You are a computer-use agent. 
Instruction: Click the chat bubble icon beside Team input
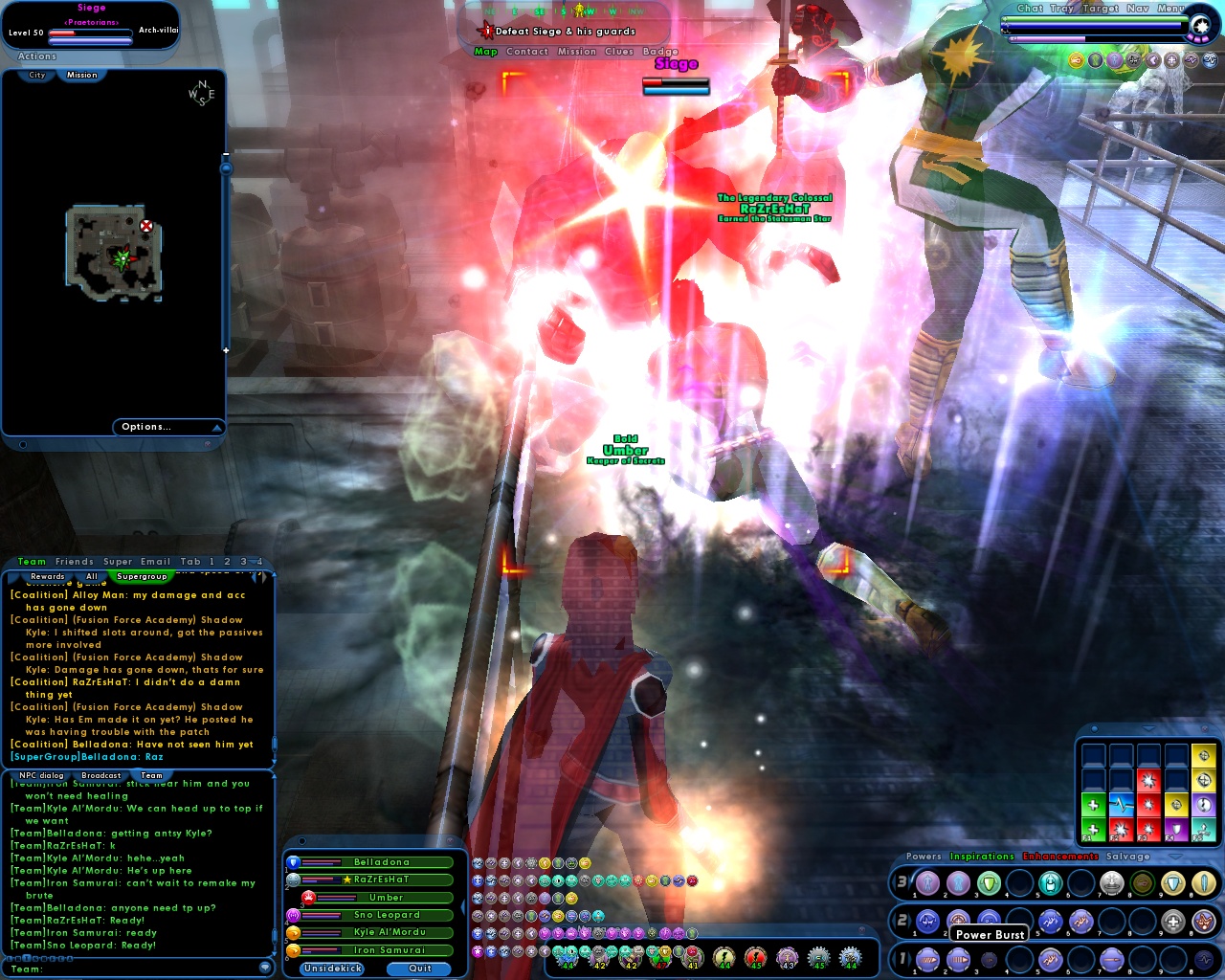pos(265,968)
